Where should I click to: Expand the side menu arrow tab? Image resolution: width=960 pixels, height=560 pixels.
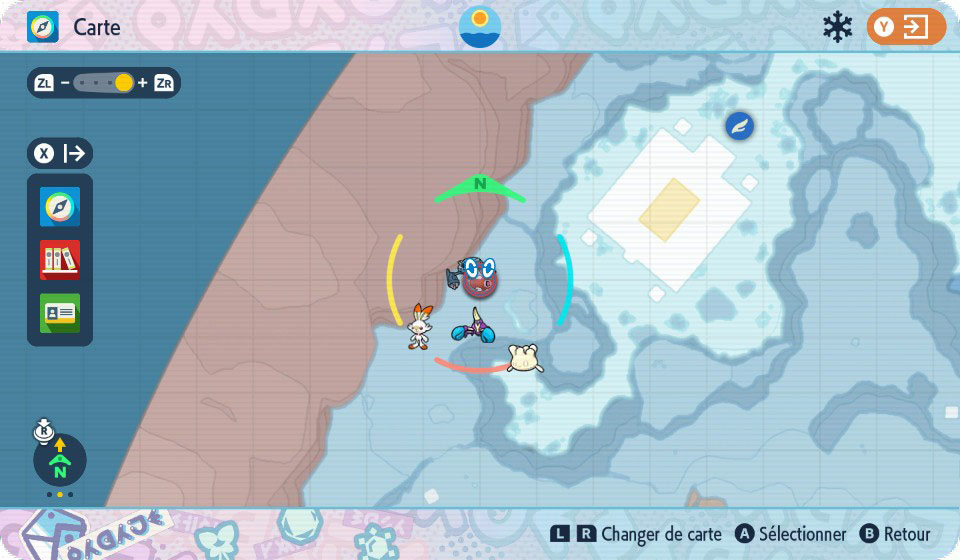point(60,153)
